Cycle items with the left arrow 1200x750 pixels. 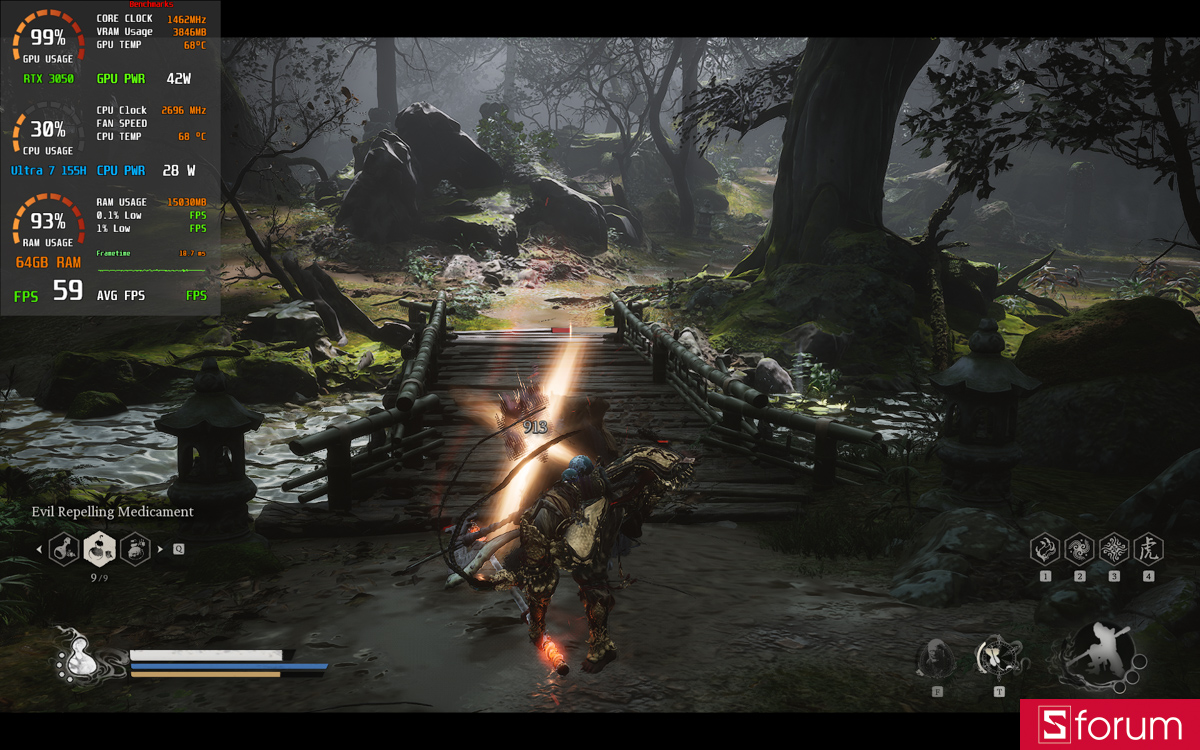point(39,548)
